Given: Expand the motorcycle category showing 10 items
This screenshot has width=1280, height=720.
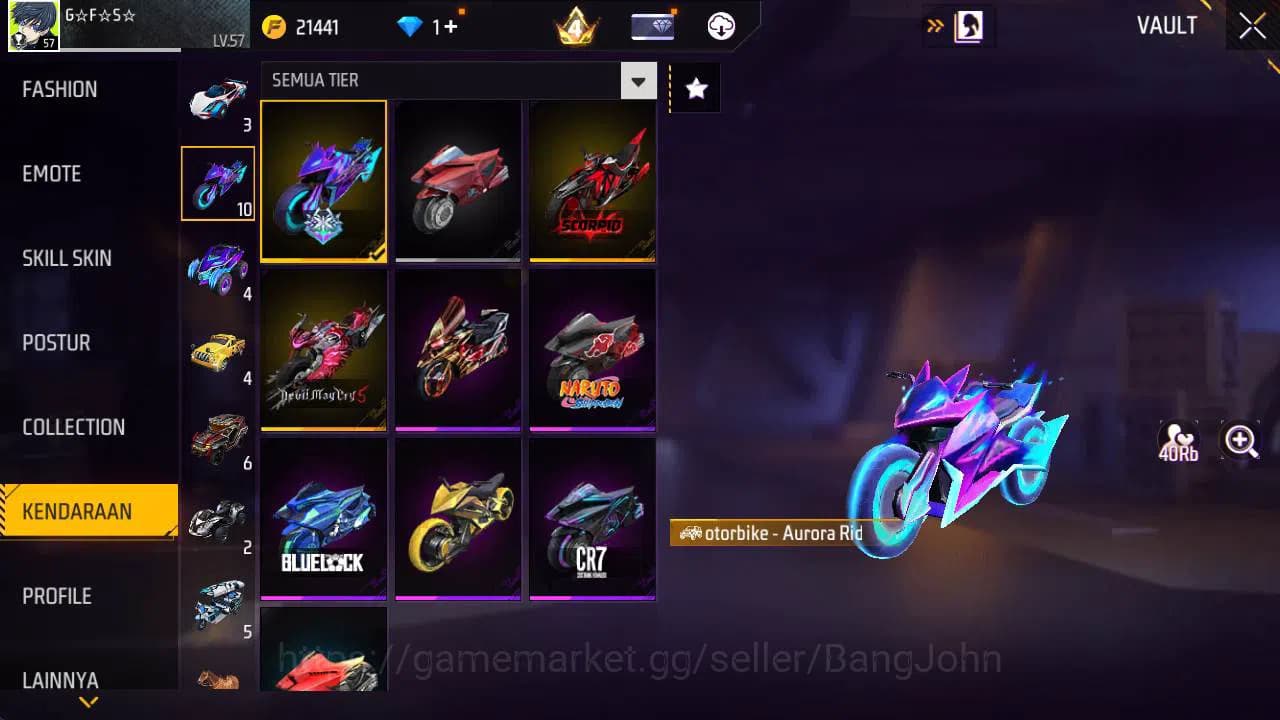Looking at the screenshot, I should click(x=218, y=183).
